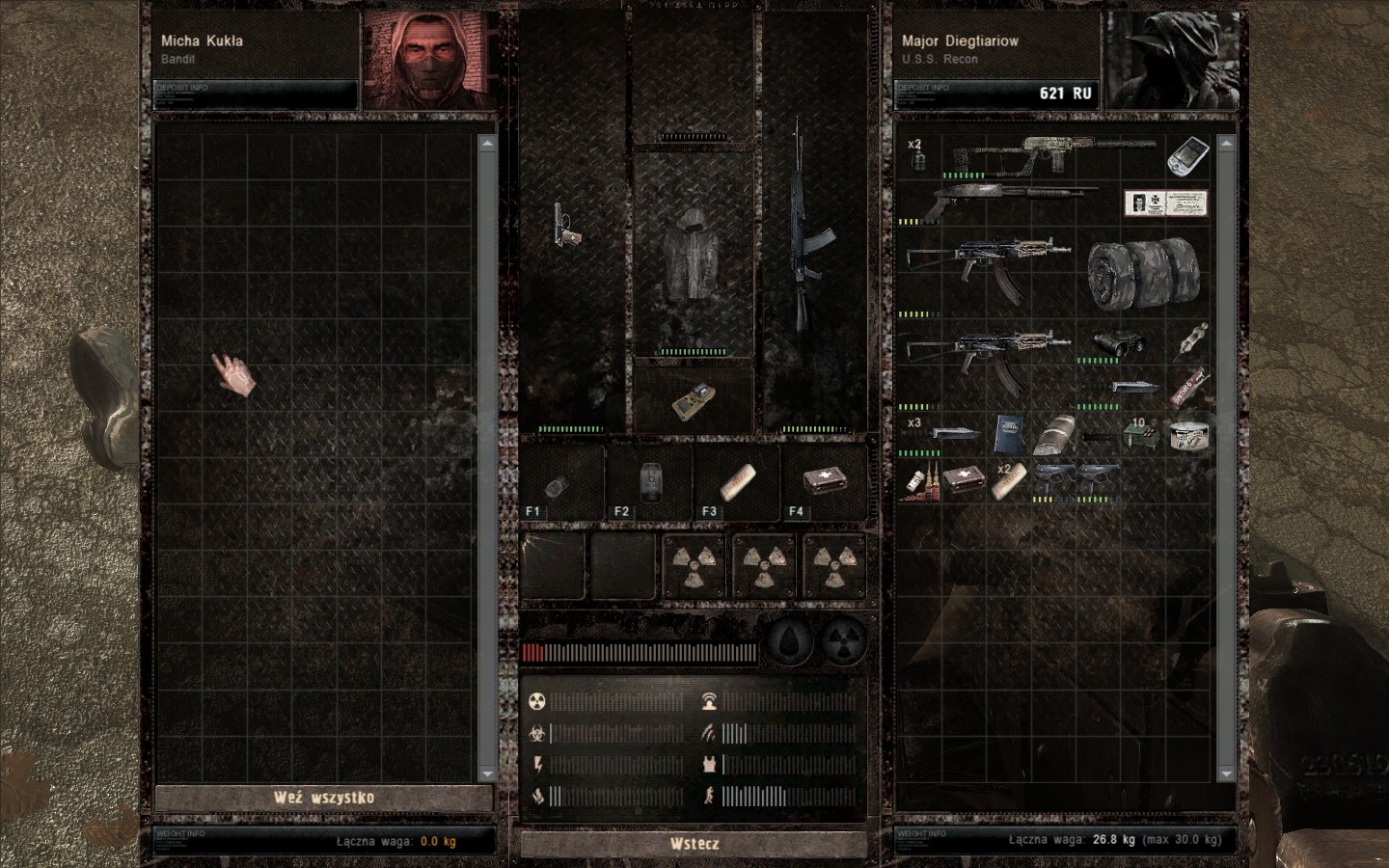Pick the PDA item in inventory
Image resolution: width=1389 pixels, height=868 pixels.
pyautogui.click(x=1188, y=156)
